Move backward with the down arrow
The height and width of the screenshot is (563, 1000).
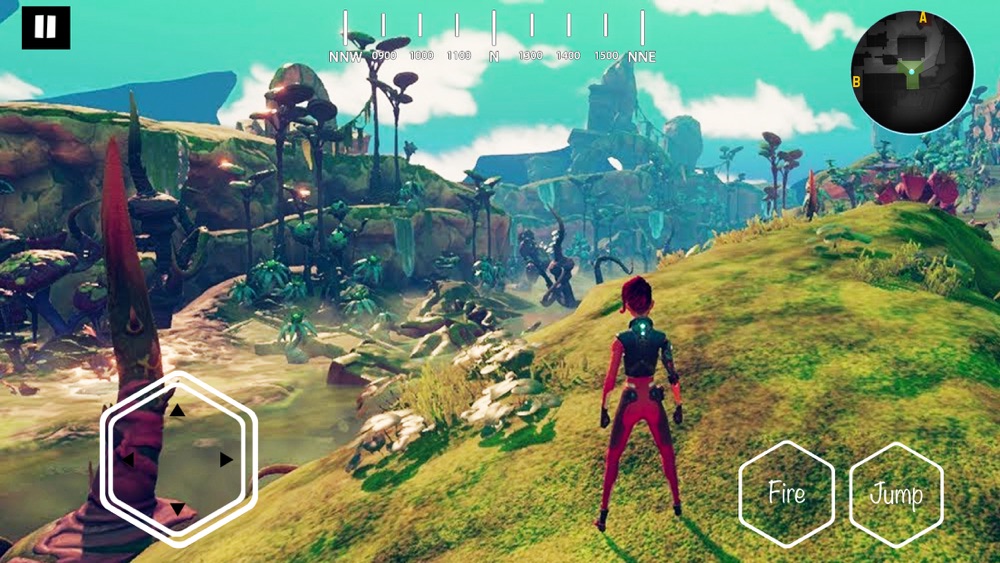(177, 509)
